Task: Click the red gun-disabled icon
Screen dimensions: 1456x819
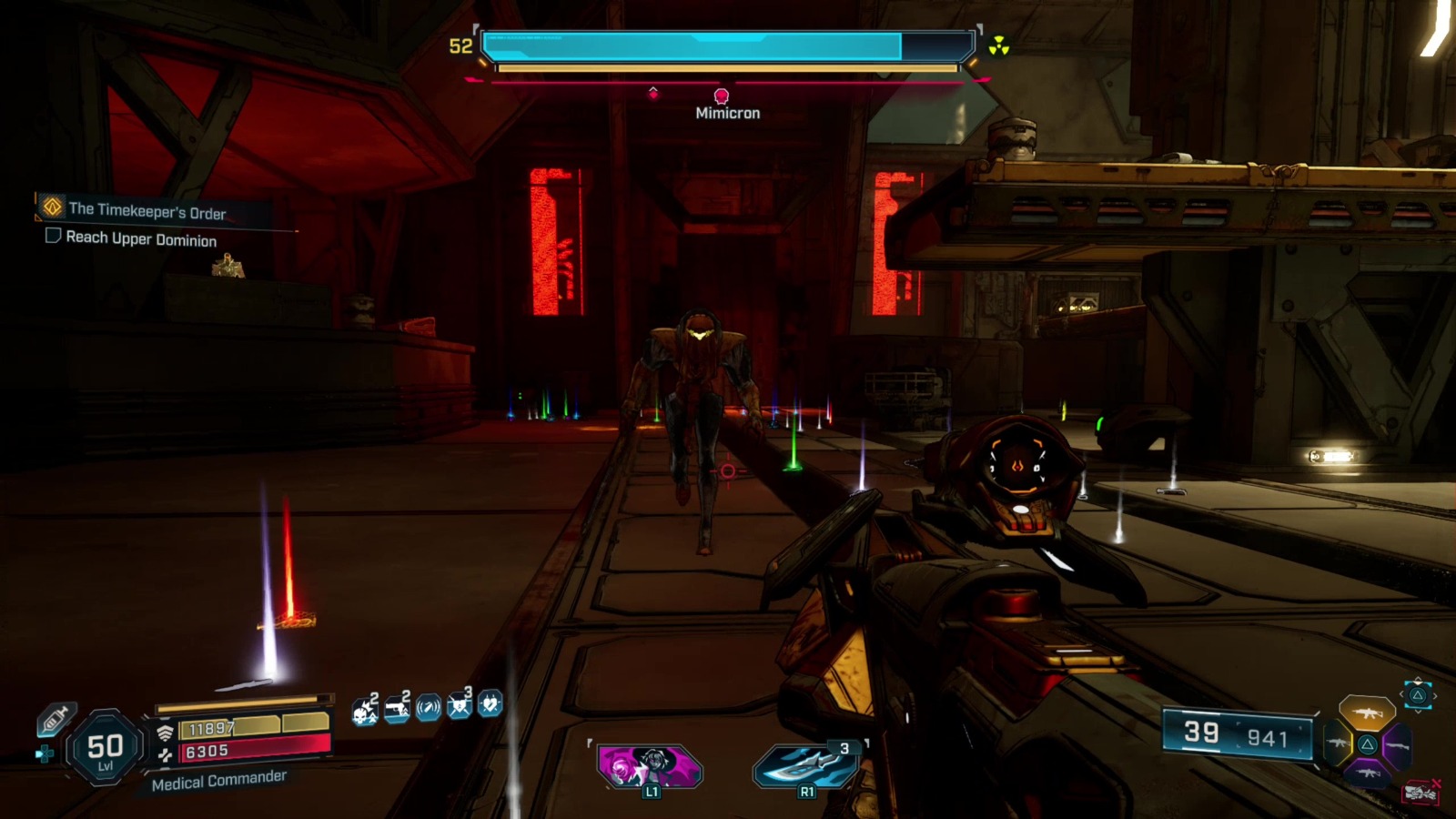Action: 1421,794
